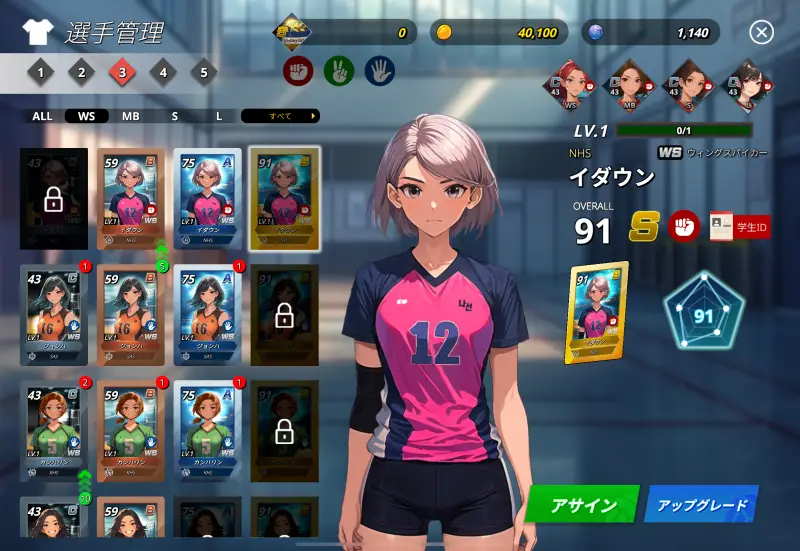Select the 59-rated B-rank イダウン card
Viewport: 800px width, 551px height.
pyautogui.click(x=132, y=198)
